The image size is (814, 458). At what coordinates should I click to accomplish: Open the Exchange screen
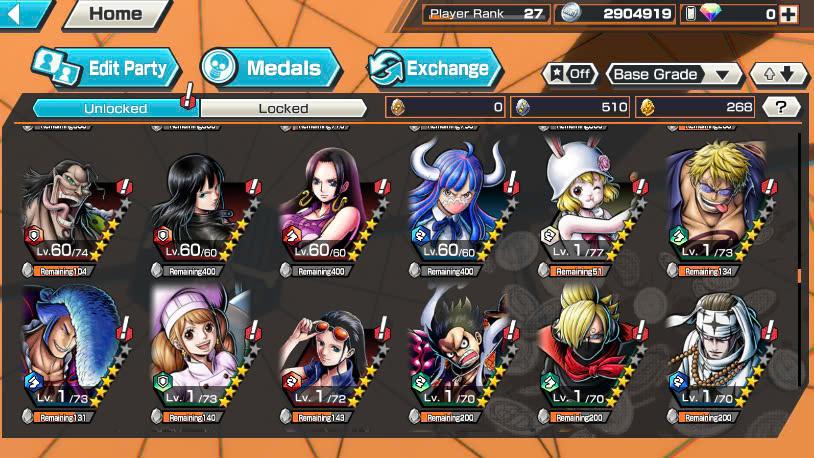pyautogui.click(x=434, y=68)
